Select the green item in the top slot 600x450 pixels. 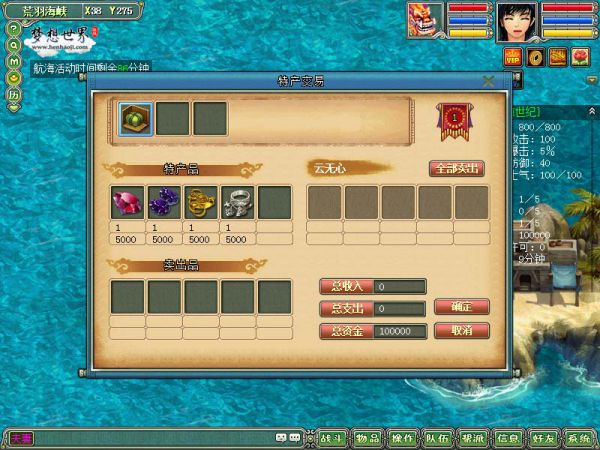(x=135, y=116)
